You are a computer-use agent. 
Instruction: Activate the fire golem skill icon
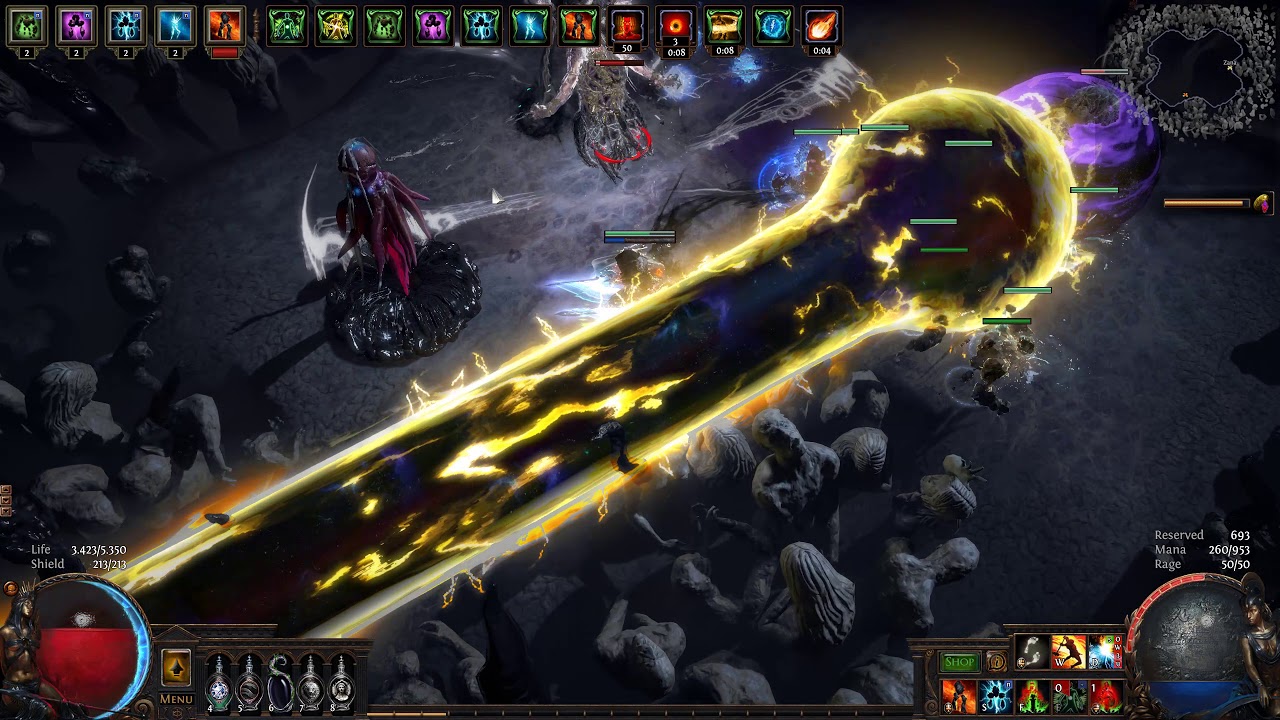point(959,696)
